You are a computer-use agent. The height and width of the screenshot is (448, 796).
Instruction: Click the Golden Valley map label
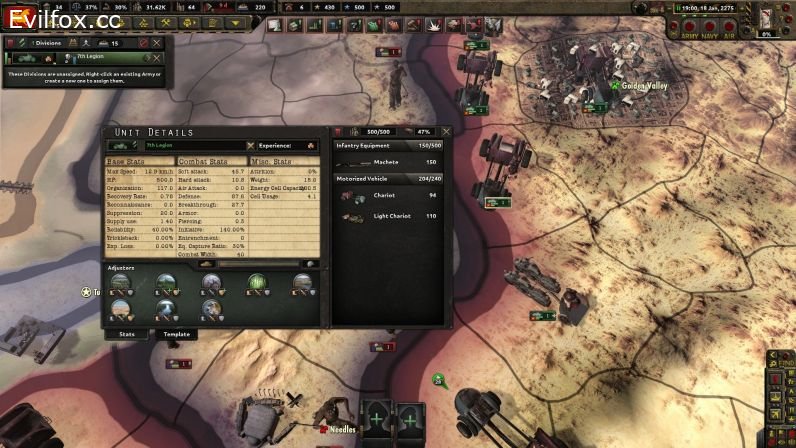644,87
